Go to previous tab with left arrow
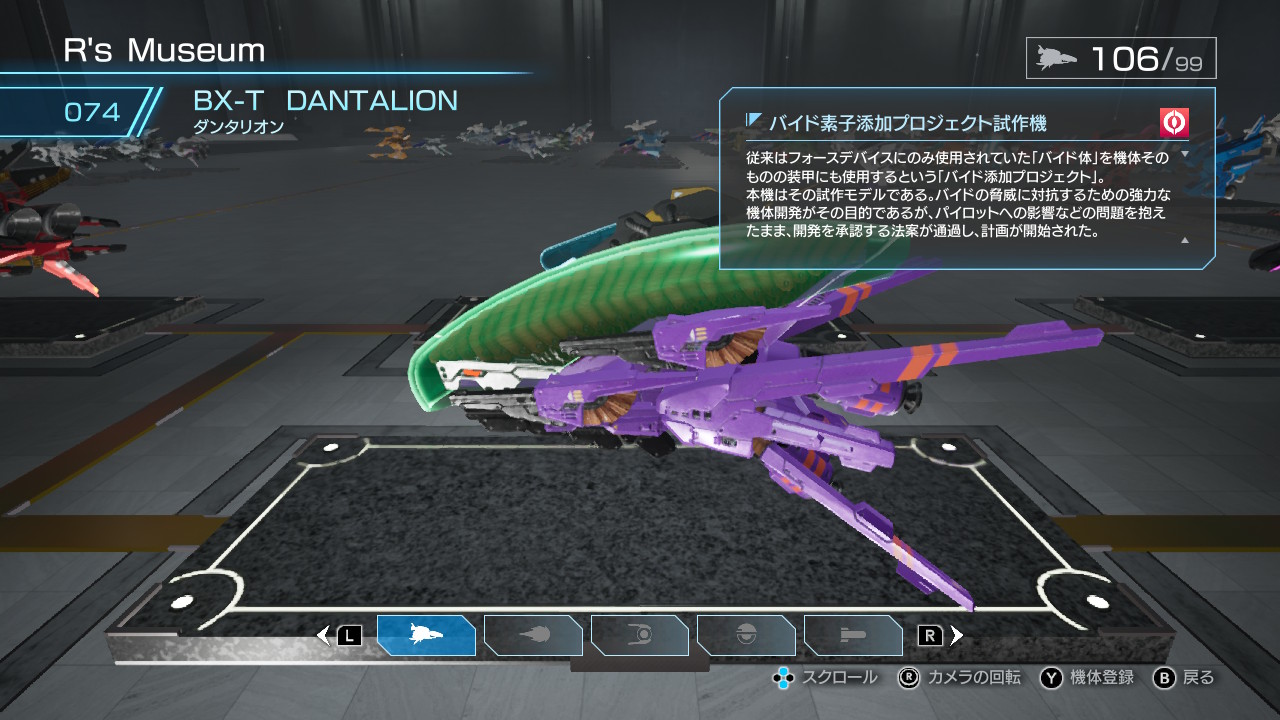 [323, 635]
